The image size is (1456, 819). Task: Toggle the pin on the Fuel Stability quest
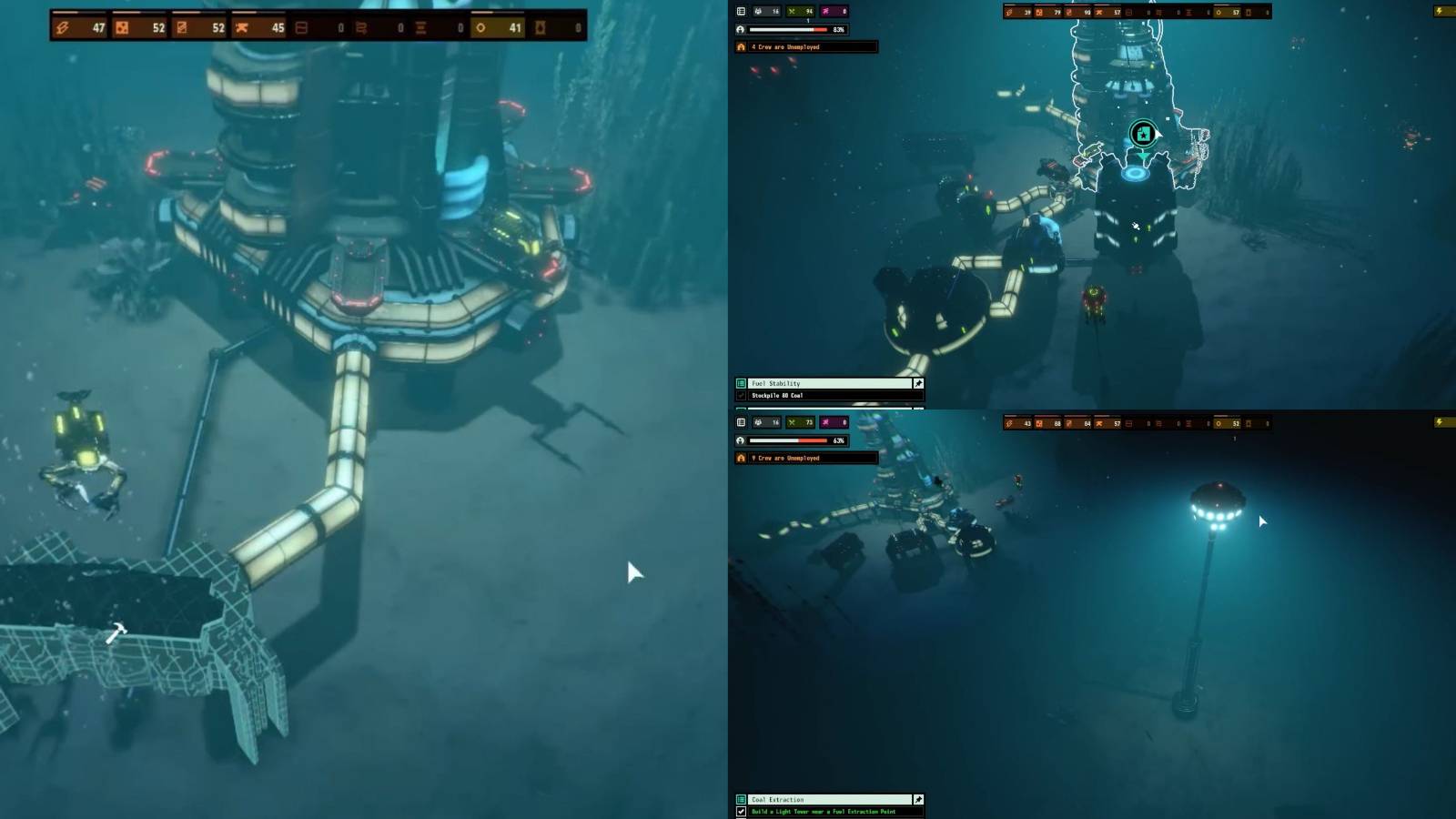pyautogui.click(x=916, y=383)
